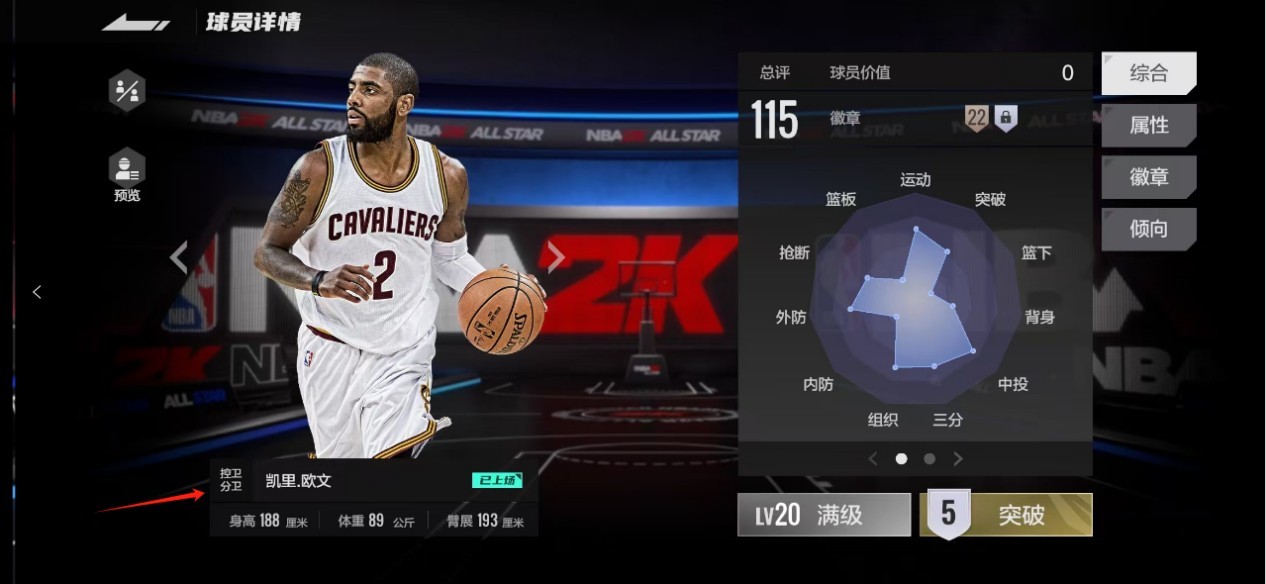This screenshot has width=1266, height=584.
Task: Go to the previous radar chart page
Action: [x=872, y=459]
